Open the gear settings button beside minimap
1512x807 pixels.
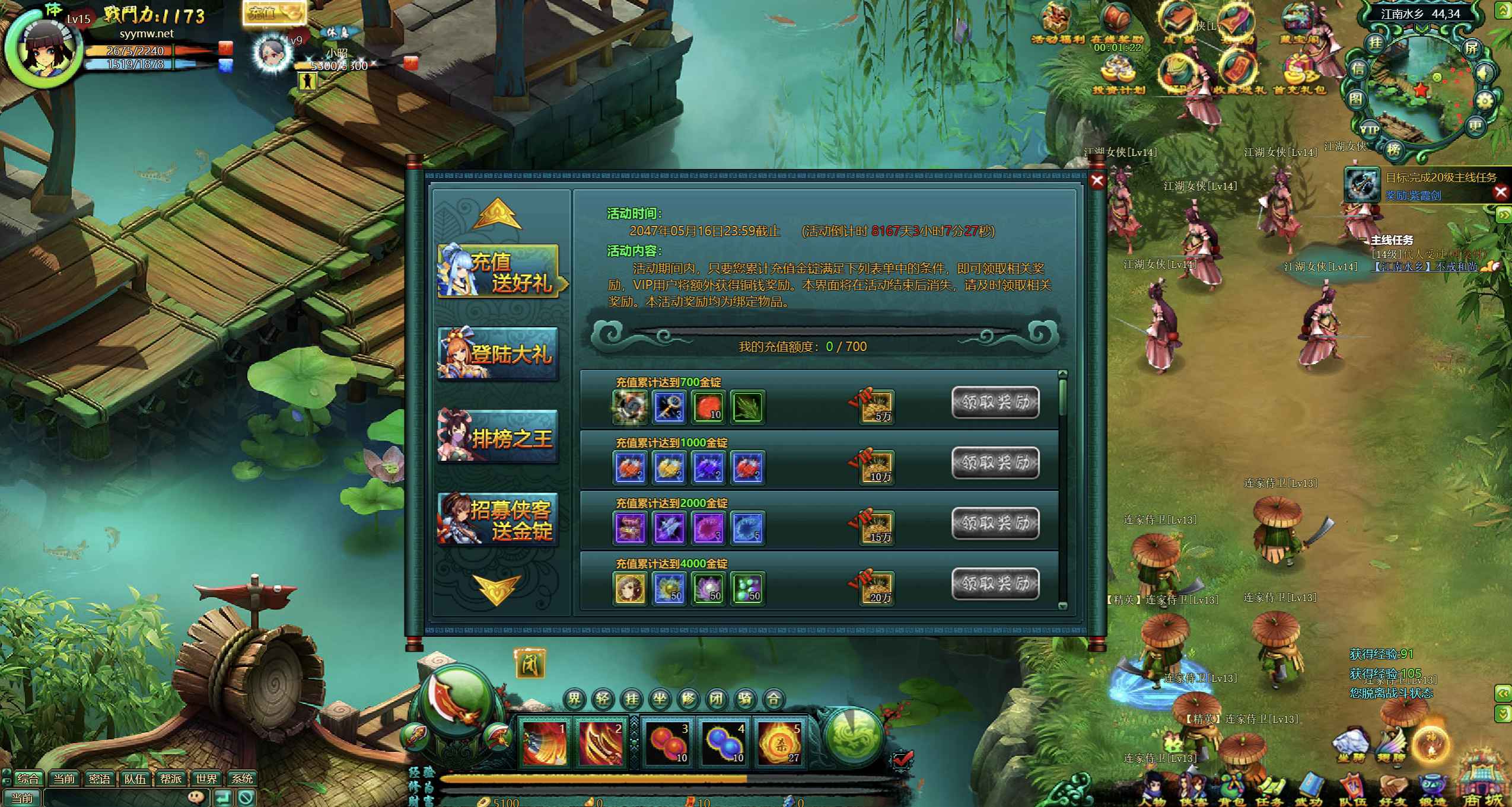[x=1484, y=101]
